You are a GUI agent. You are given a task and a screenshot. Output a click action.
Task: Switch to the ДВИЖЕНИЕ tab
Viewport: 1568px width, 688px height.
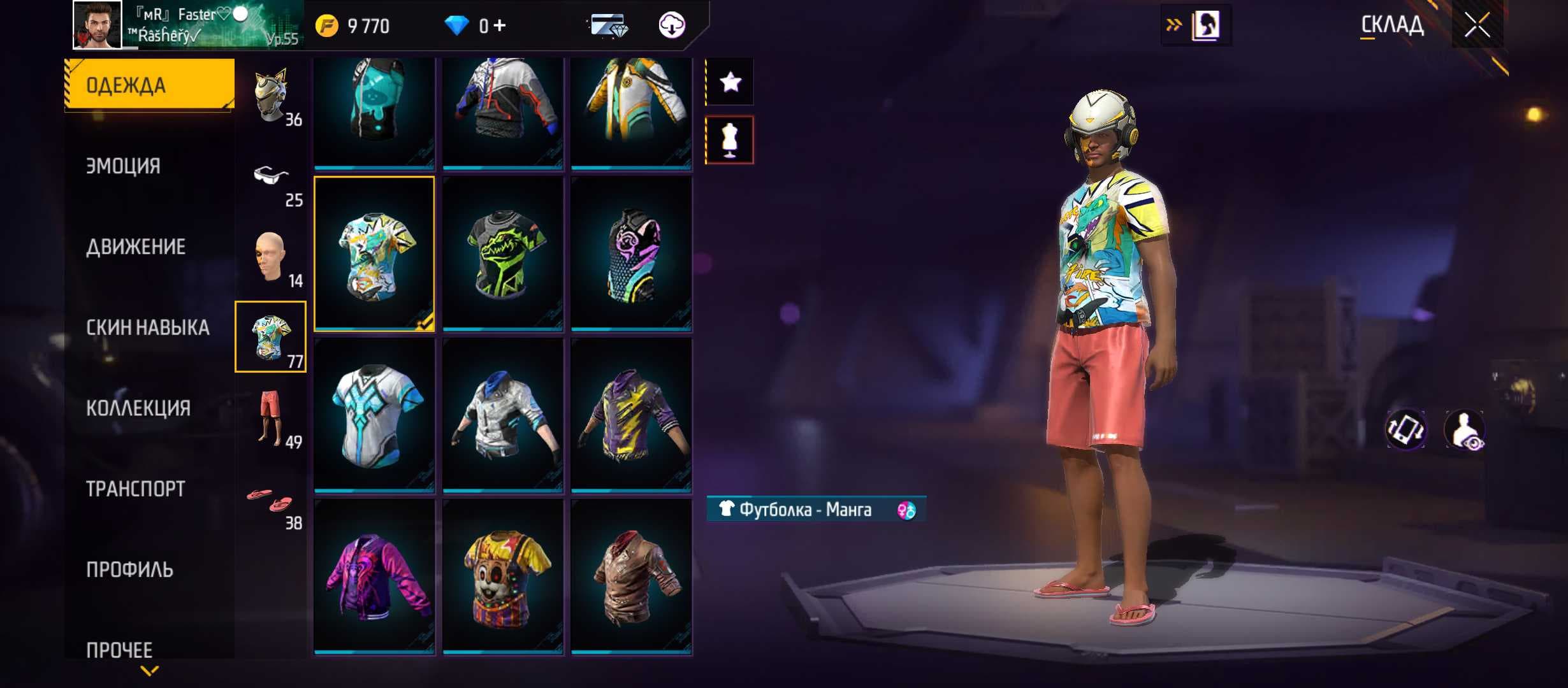click(x=136, y=247)
